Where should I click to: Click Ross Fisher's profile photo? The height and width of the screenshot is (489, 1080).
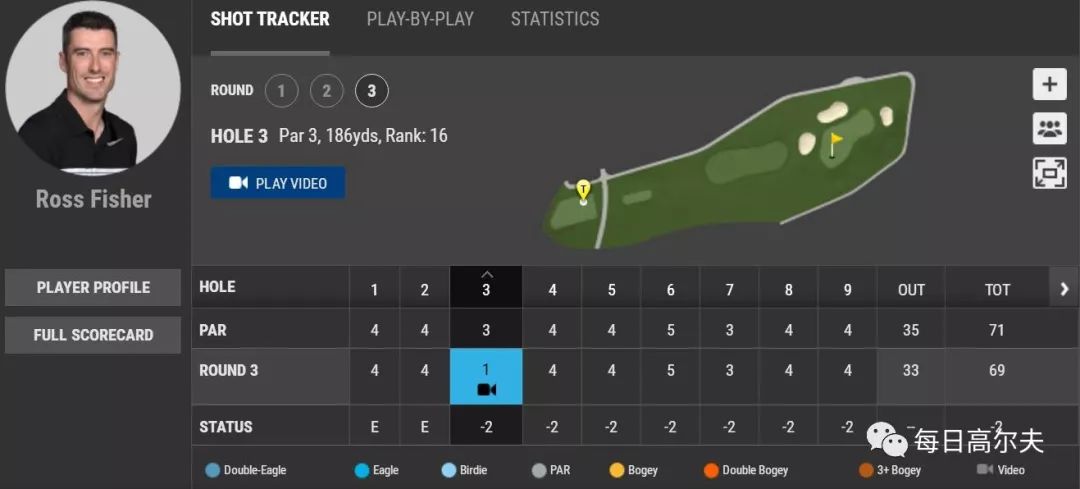(x=93, y=88)
